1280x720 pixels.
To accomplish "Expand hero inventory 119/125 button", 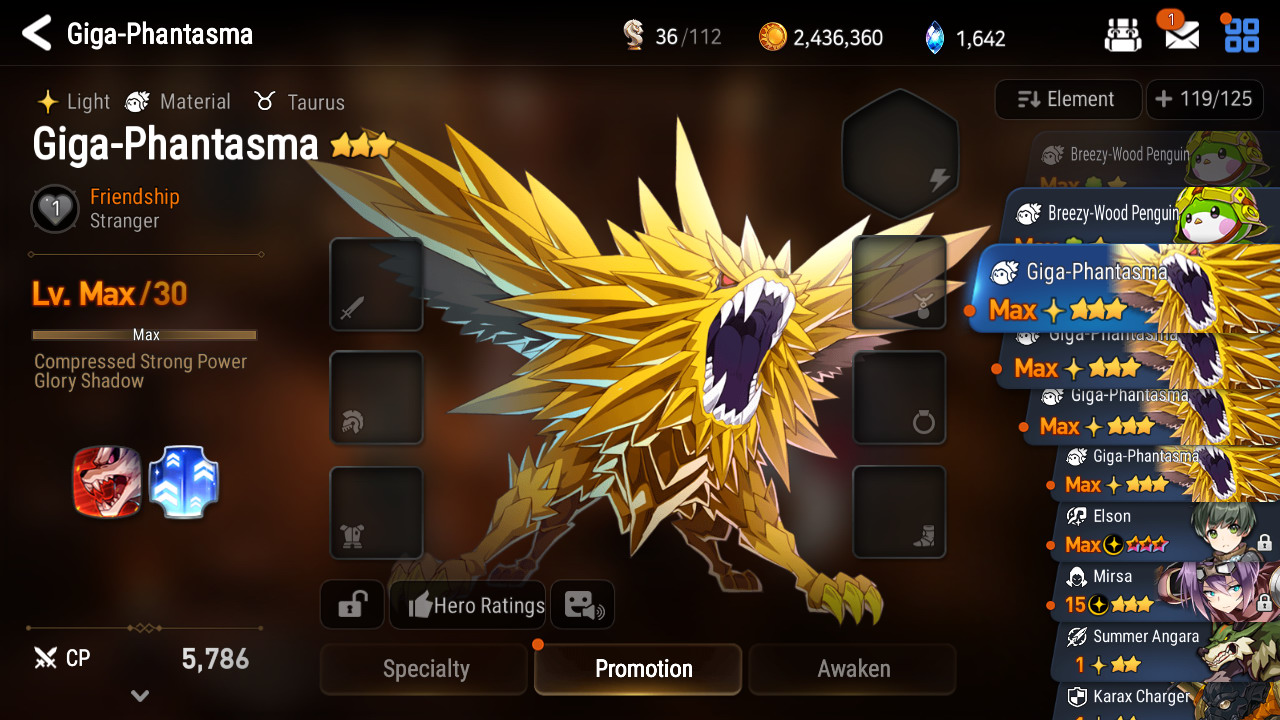I will (1203, 99).
